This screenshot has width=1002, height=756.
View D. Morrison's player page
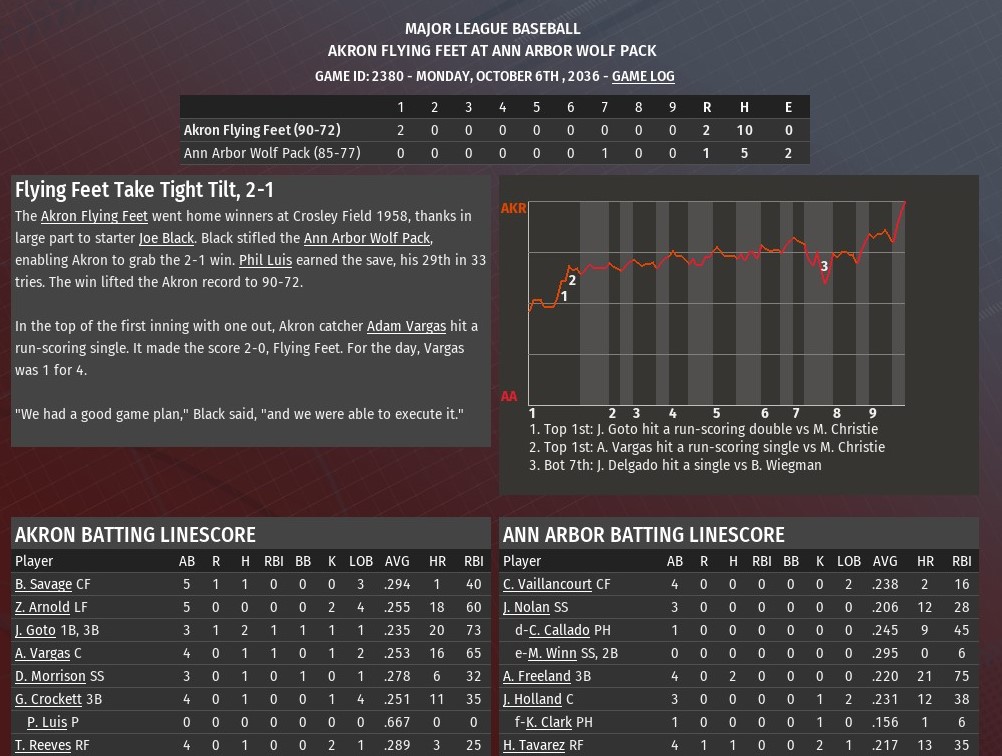(x=50, y=676)
